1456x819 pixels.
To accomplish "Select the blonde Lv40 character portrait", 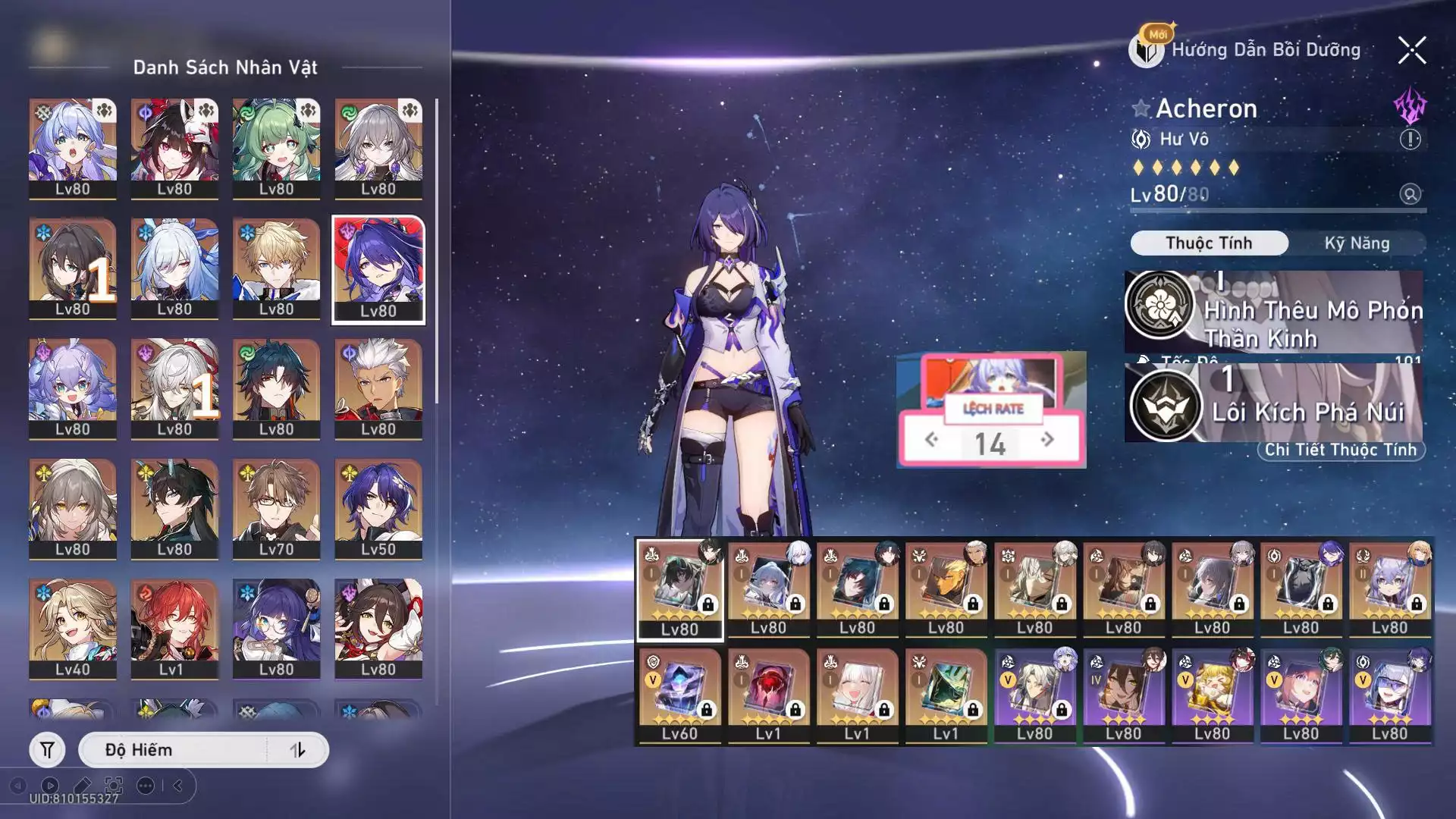I will [73, 628].
